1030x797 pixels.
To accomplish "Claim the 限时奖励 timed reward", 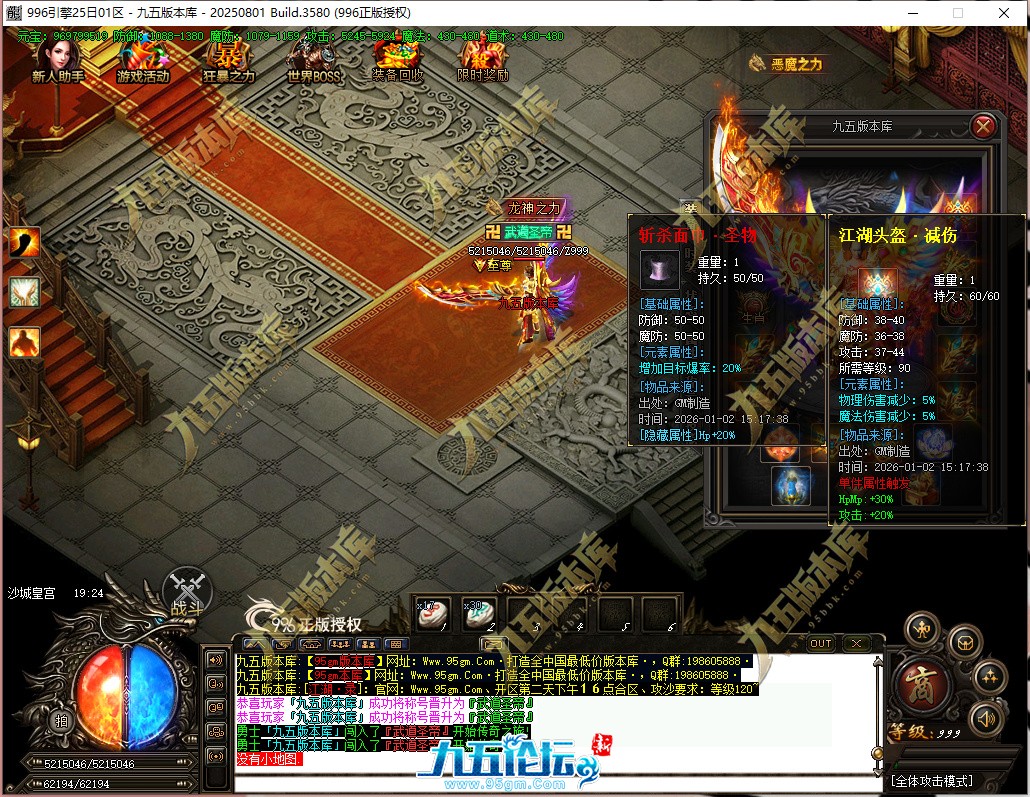I will [x=483, y=60].
